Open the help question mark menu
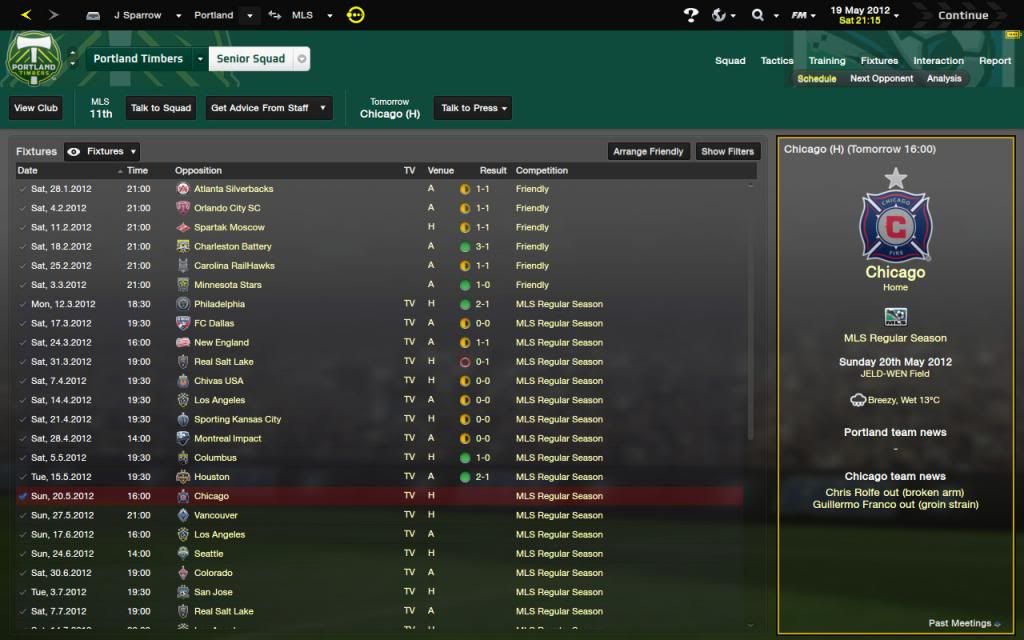This screenshot has height=640, width=1024. (x=691, y=15)
